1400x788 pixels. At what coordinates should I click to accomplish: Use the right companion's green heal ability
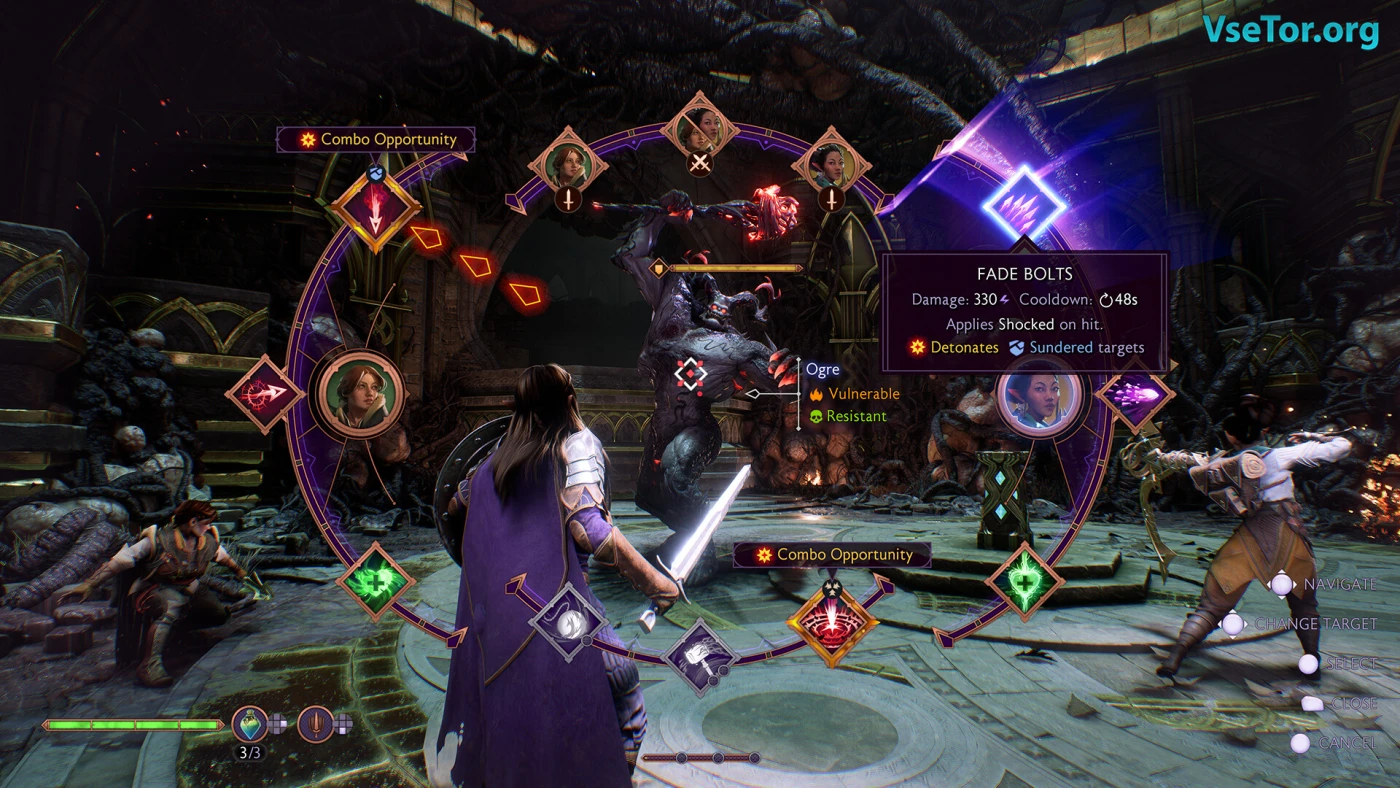click(x=1023, y=582)
